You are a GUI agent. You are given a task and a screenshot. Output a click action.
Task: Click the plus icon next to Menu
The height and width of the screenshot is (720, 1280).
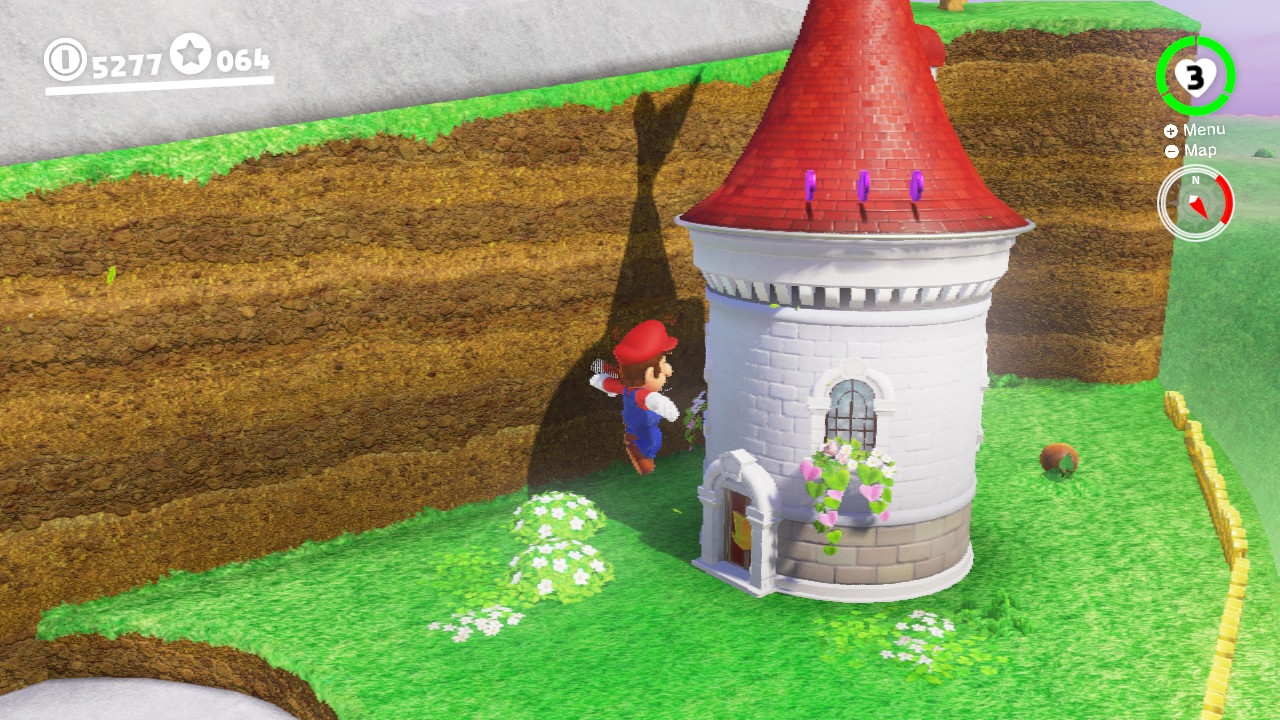tap(1170, 130)
